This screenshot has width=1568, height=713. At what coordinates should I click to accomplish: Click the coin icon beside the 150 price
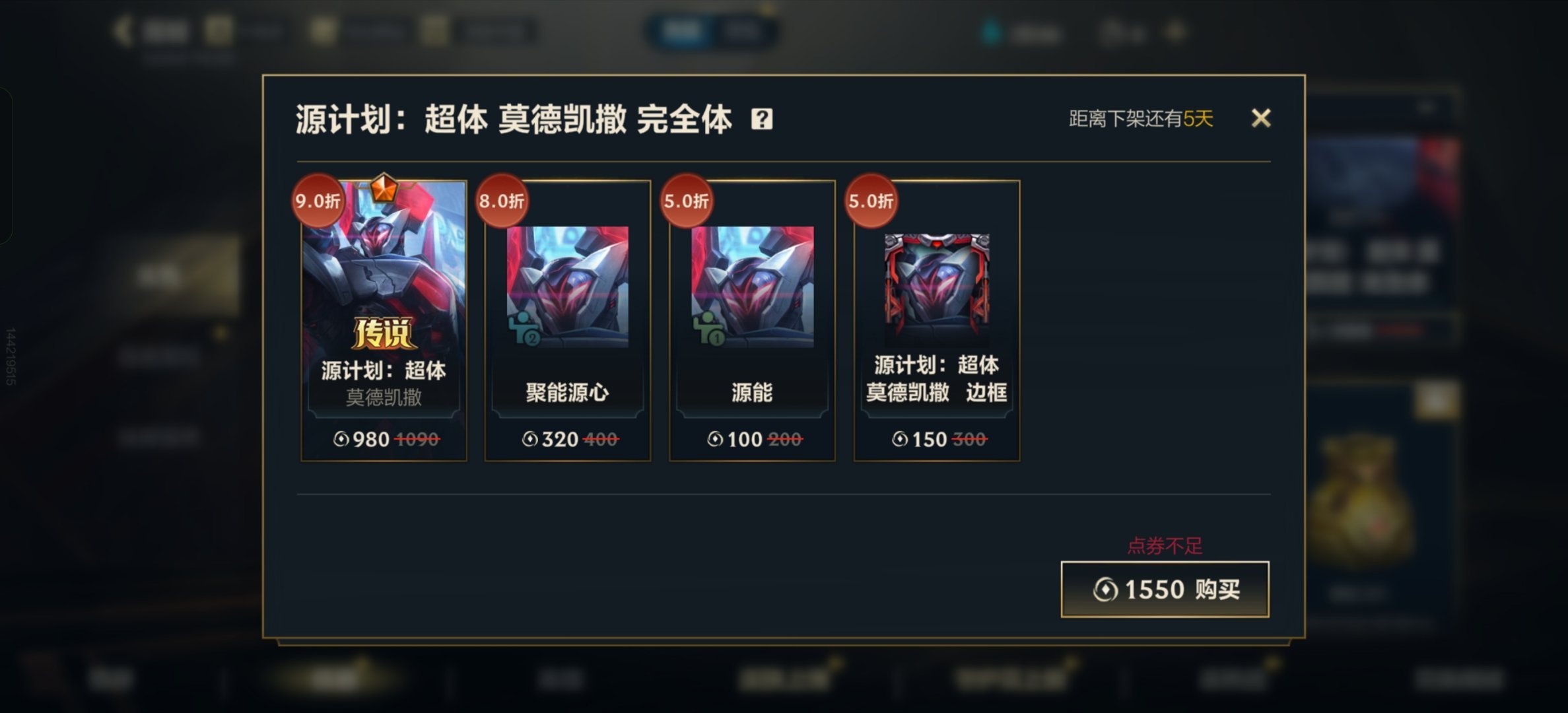pyautogui.click(x=900, y=439)
